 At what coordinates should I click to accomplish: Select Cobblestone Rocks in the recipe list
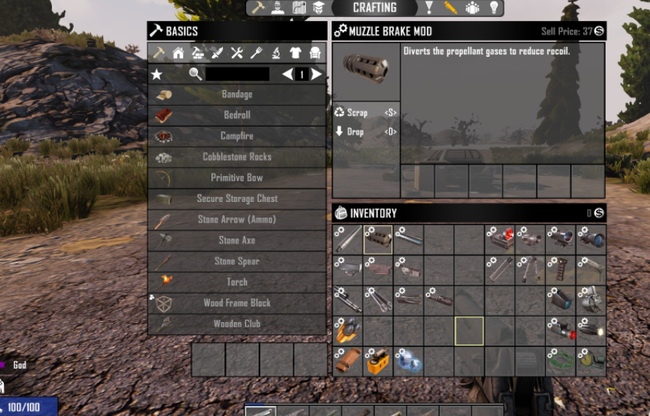[237, 157]
